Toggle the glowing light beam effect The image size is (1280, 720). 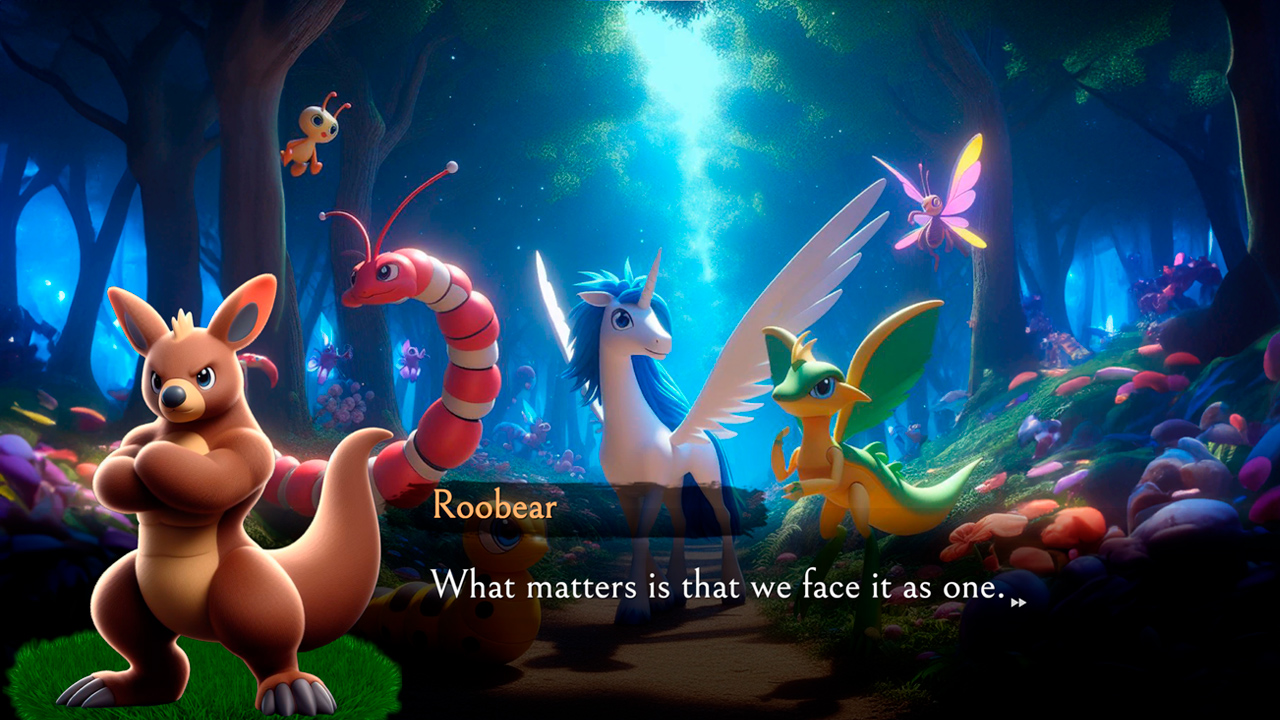[680, 110]
